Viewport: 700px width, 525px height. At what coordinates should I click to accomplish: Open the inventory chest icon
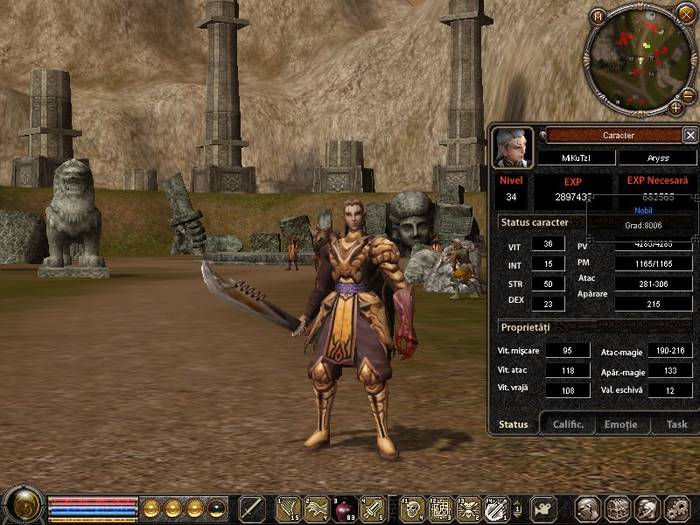(618, 508)
